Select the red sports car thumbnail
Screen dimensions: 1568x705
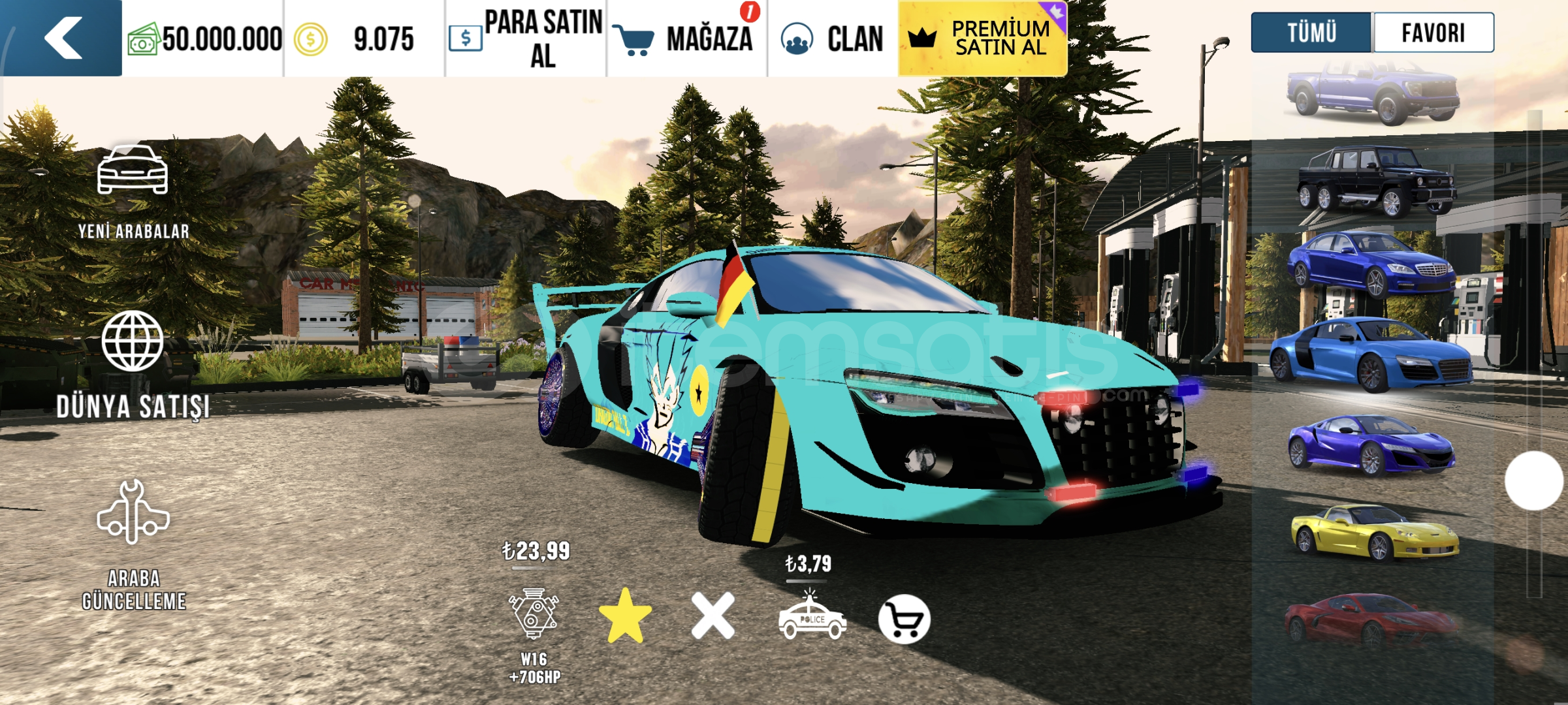pyautogui.click(x=1371, y=619)
